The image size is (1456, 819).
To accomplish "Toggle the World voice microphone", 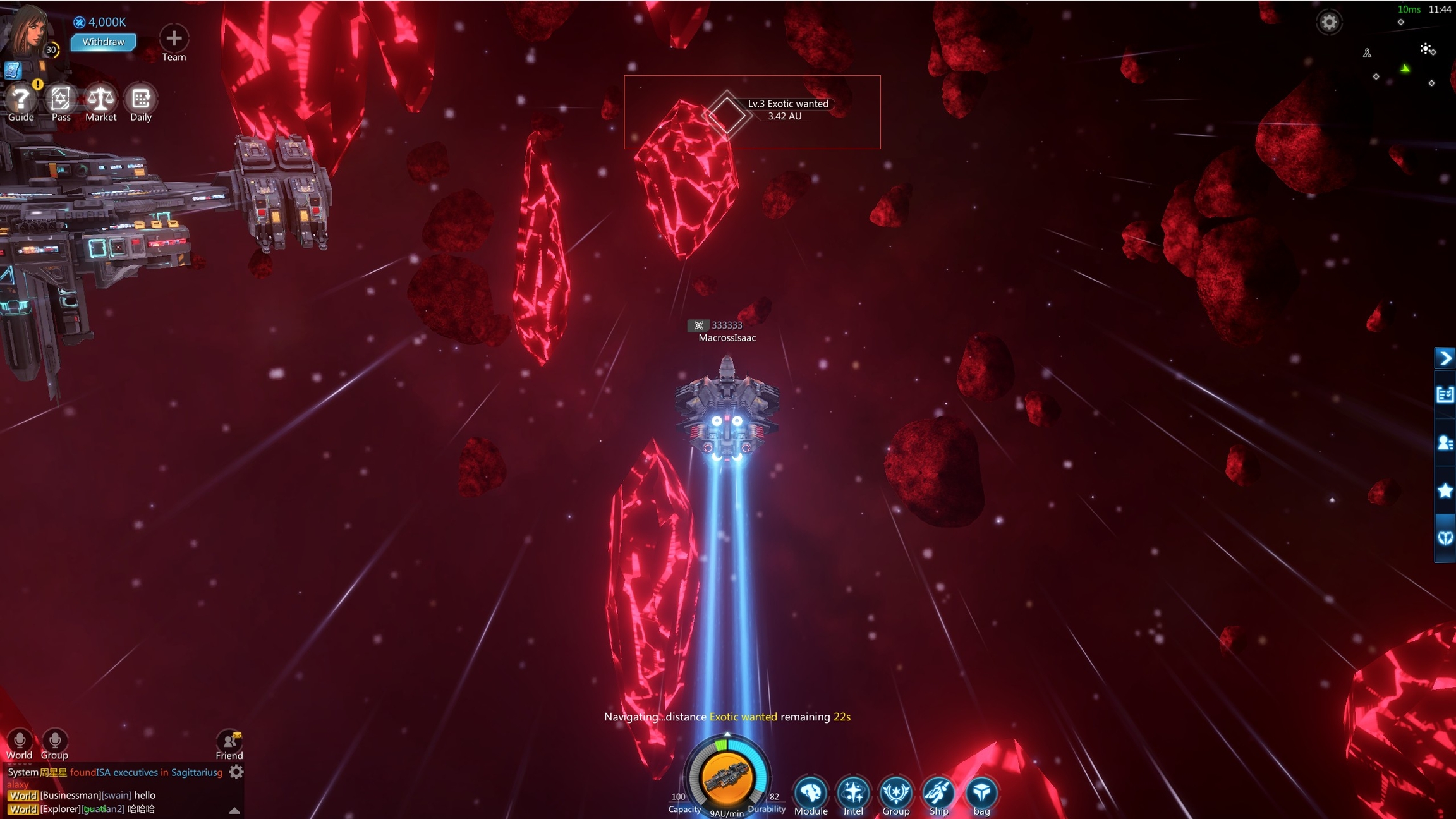I will [20, 741].
